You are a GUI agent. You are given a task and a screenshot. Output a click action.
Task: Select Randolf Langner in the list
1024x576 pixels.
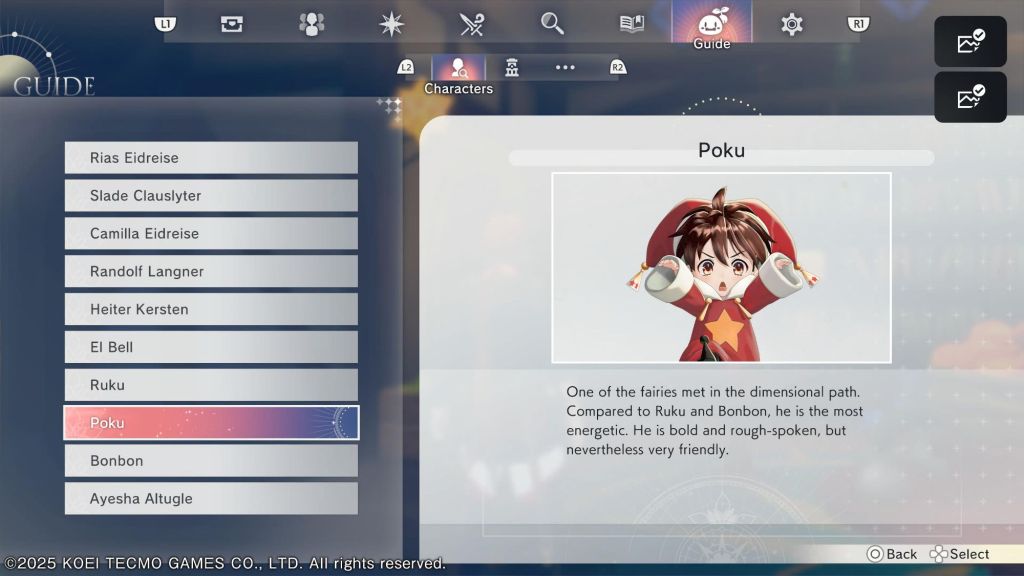point(211,272)
